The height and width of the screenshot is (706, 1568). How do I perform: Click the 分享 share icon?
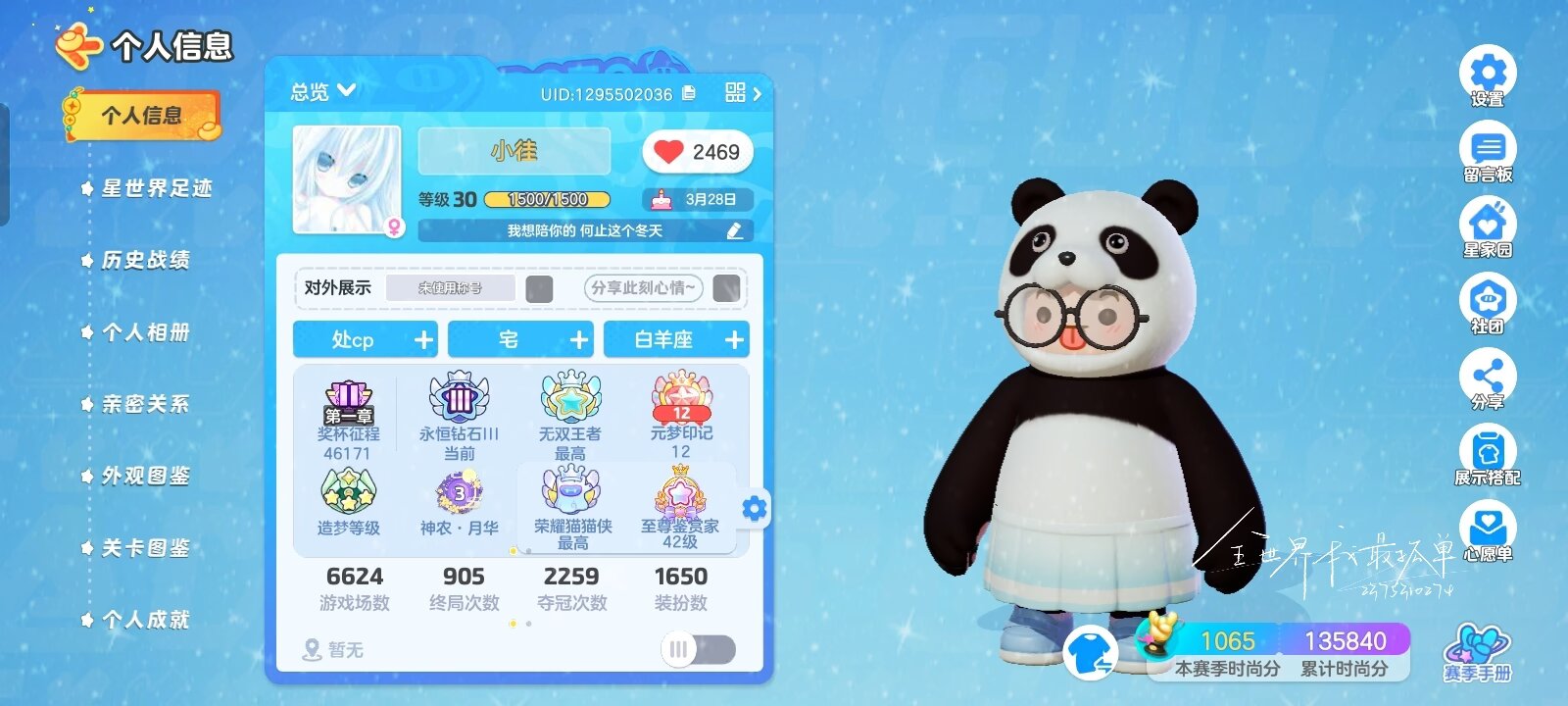(1489, 375)
